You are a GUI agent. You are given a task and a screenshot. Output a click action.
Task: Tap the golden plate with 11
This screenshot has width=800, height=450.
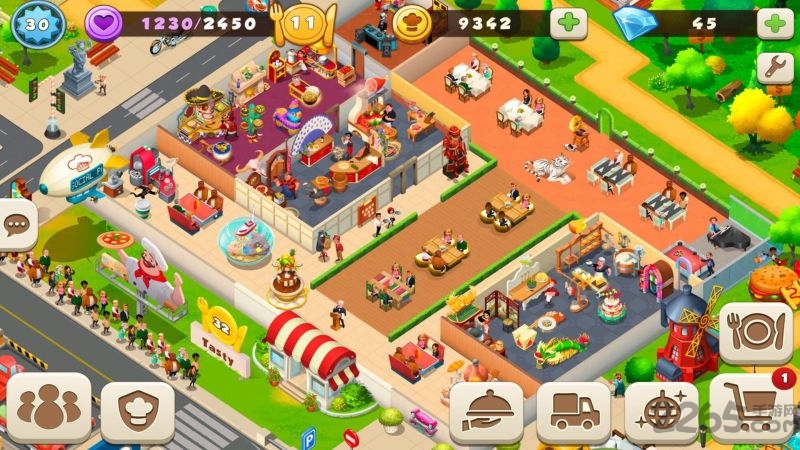pos(304,24)
